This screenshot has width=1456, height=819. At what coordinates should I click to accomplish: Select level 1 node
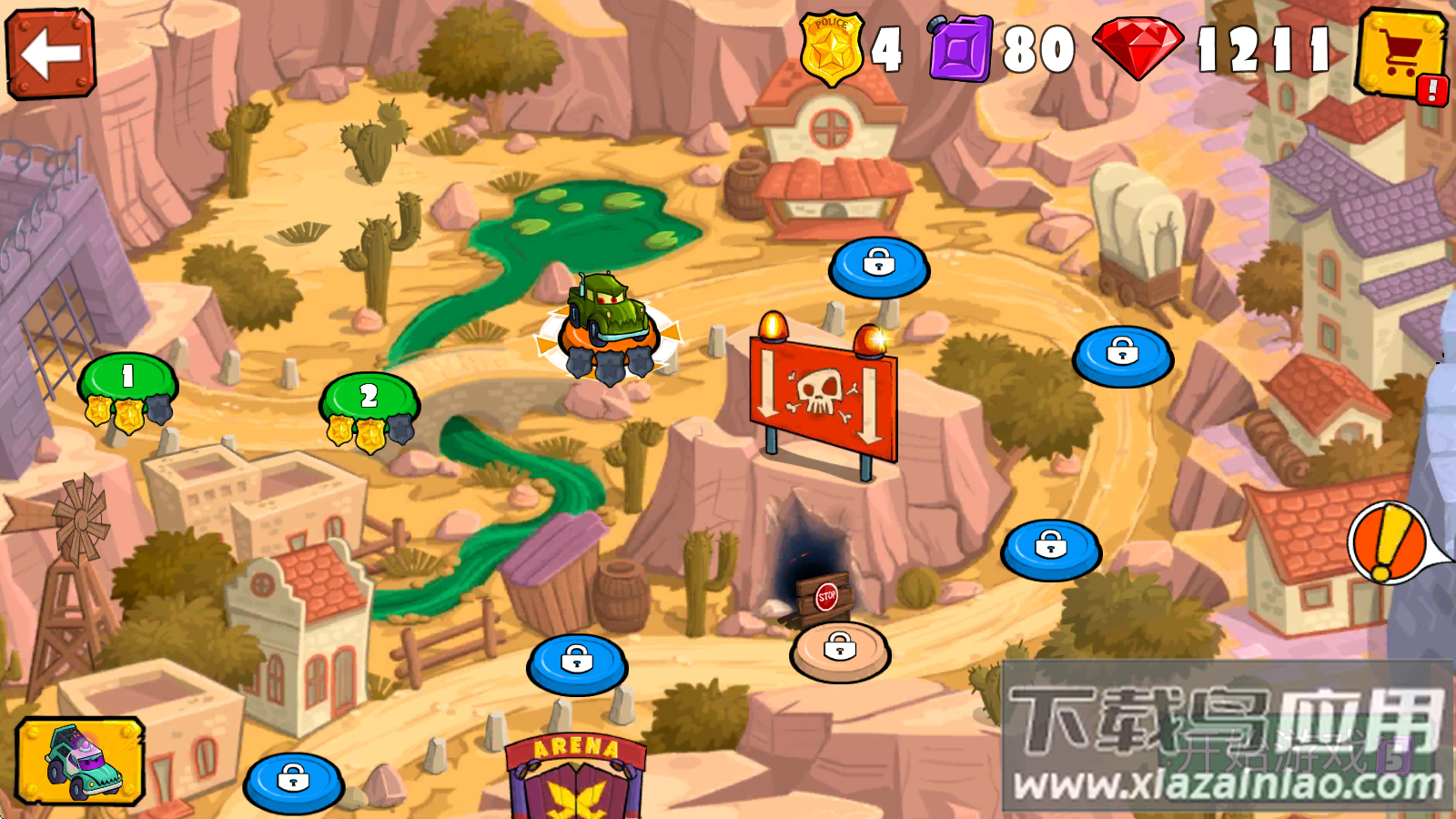click(x=127, y=381)
